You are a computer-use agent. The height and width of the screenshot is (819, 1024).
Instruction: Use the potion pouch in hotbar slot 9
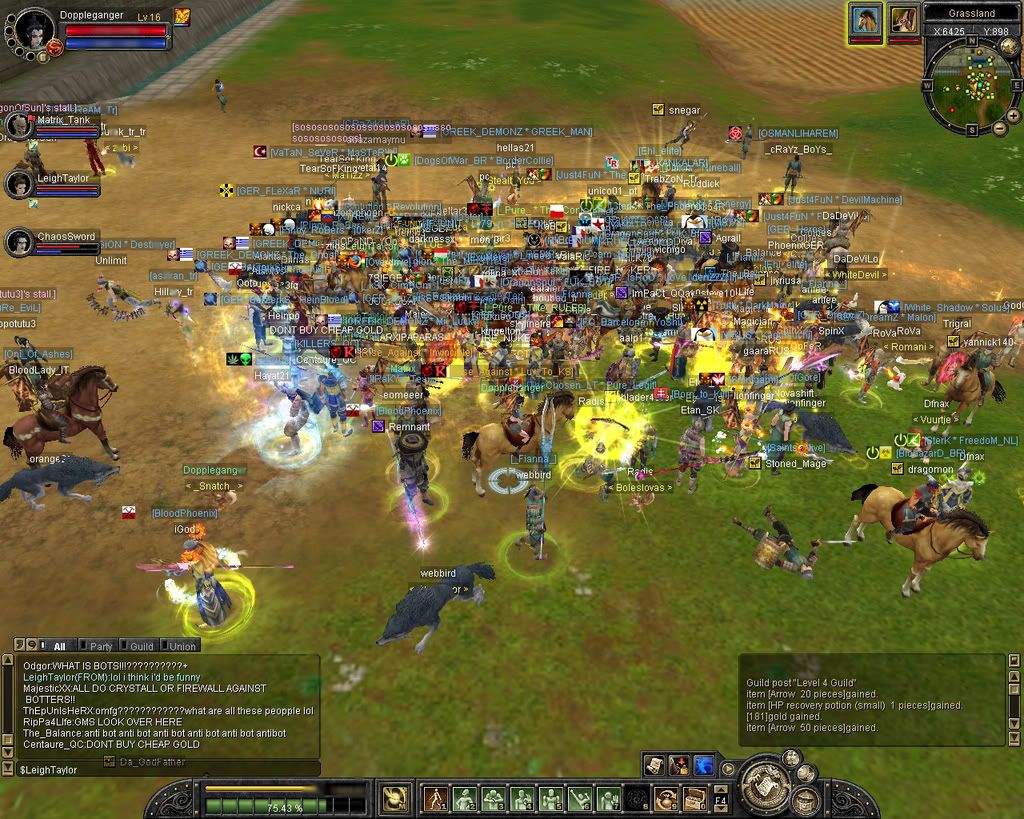click(x=666, y=798)
